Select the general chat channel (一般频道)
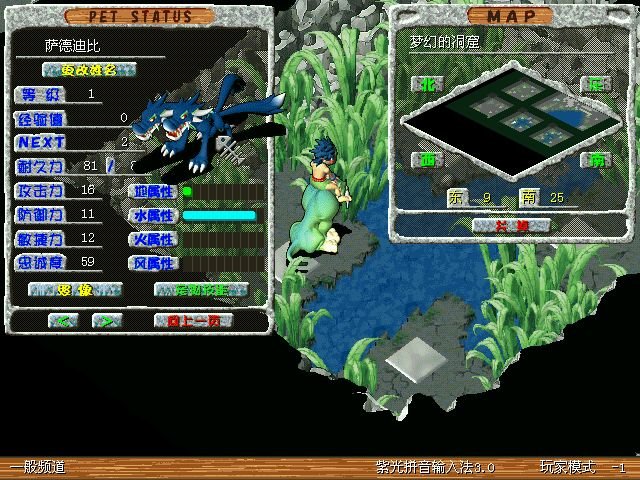The width and height of the screenshot is (640, 480). pyautogui.click(x=36, y=467)
